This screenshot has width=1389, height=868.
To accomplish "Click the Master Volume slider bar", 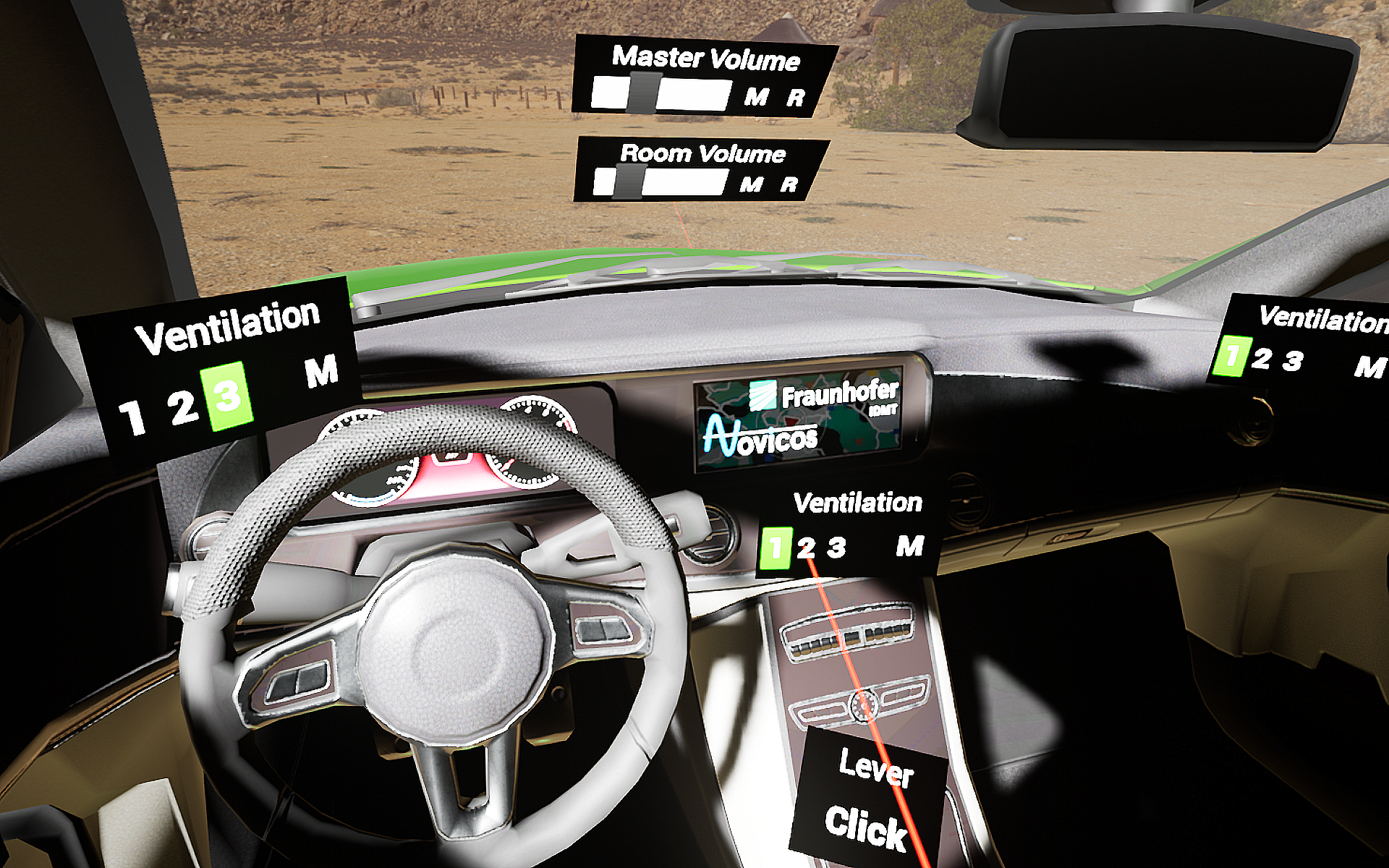I will [660, 94].
